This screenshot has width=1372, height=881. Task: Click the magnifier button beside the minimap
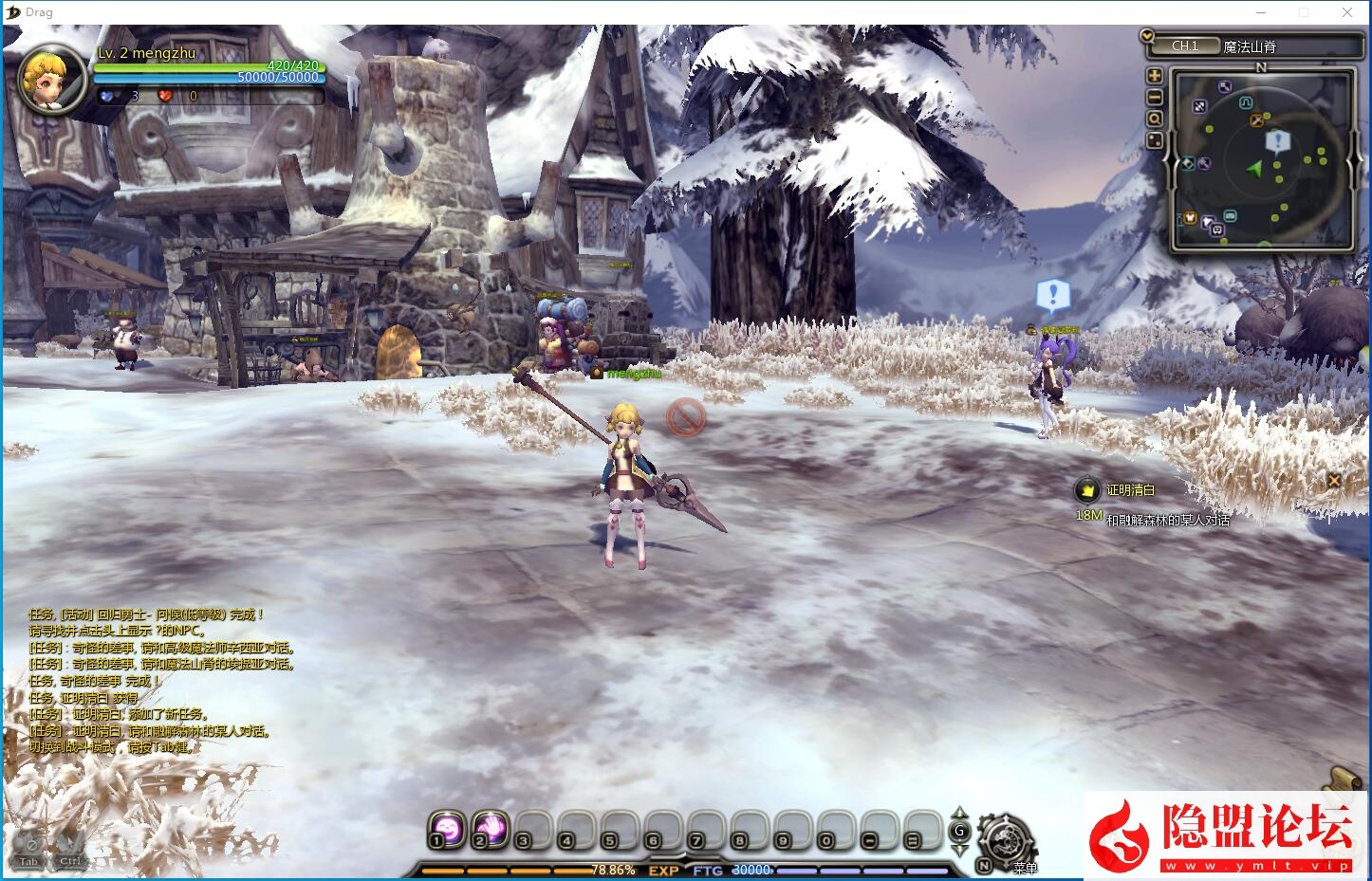pyautogui.click(x=1155, y=119)
